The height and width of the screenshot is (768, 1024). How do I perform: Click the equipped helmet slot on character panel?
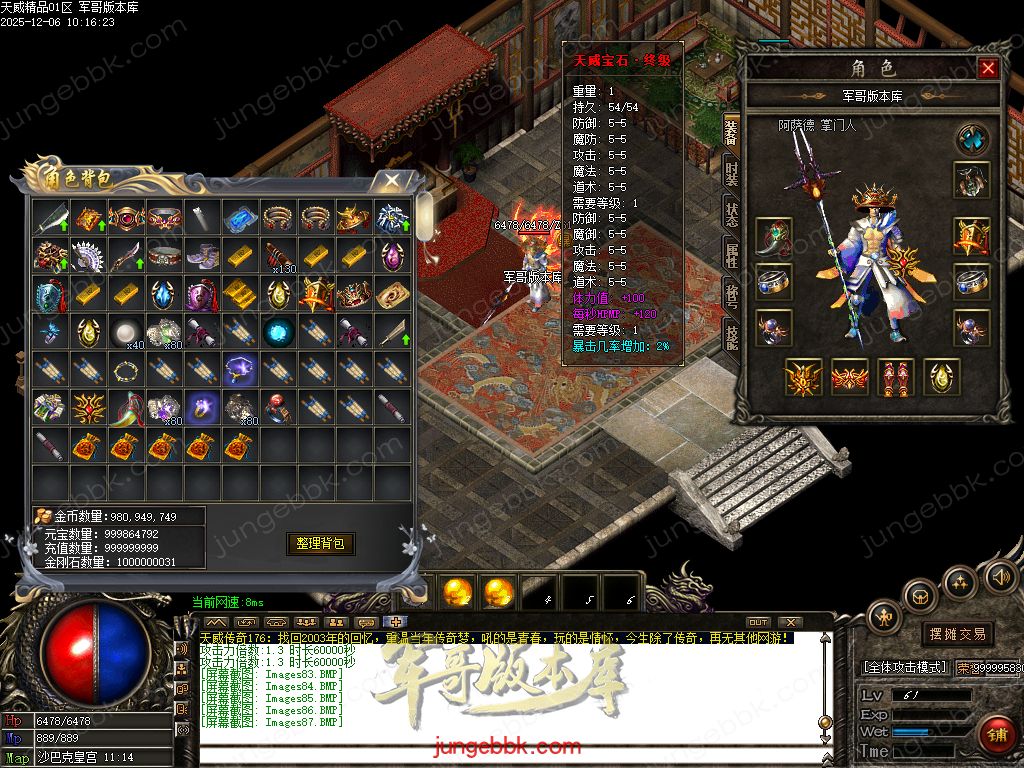tap(972, 180)
